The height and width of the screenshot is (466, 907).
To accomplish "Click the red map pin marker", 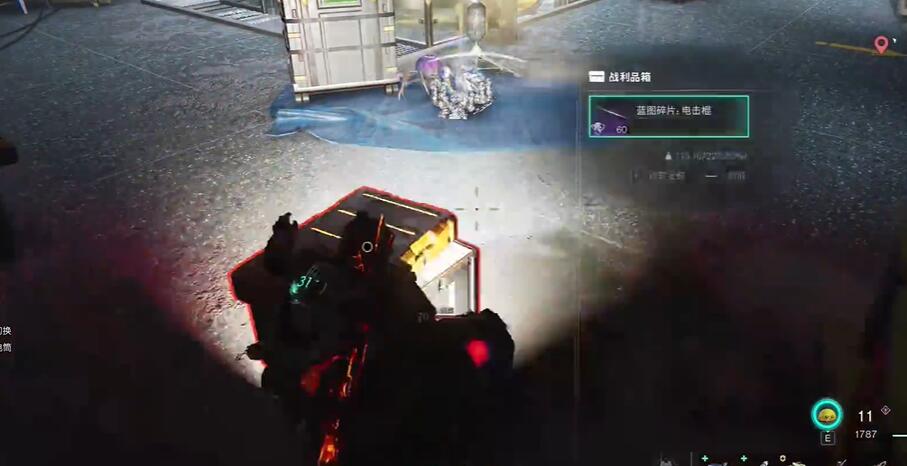I will pos(881,45).
